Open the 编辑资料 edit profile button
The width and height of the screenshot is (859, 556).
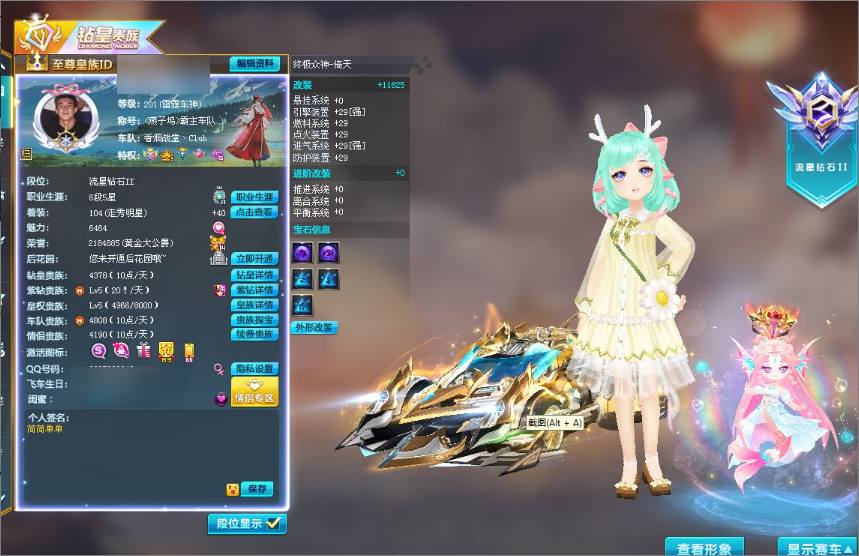255,63
